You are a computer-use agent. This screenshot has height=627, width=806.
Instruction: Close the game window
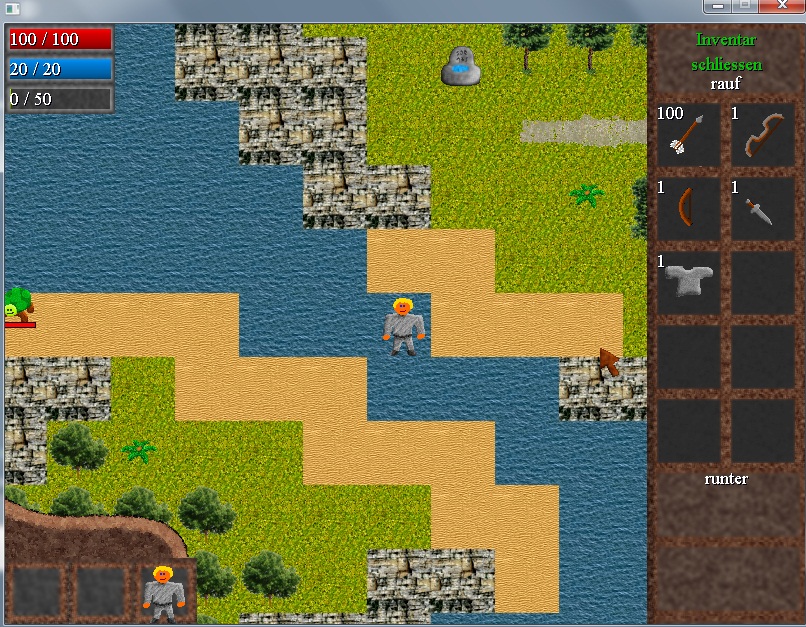click(x=782, y=6)
